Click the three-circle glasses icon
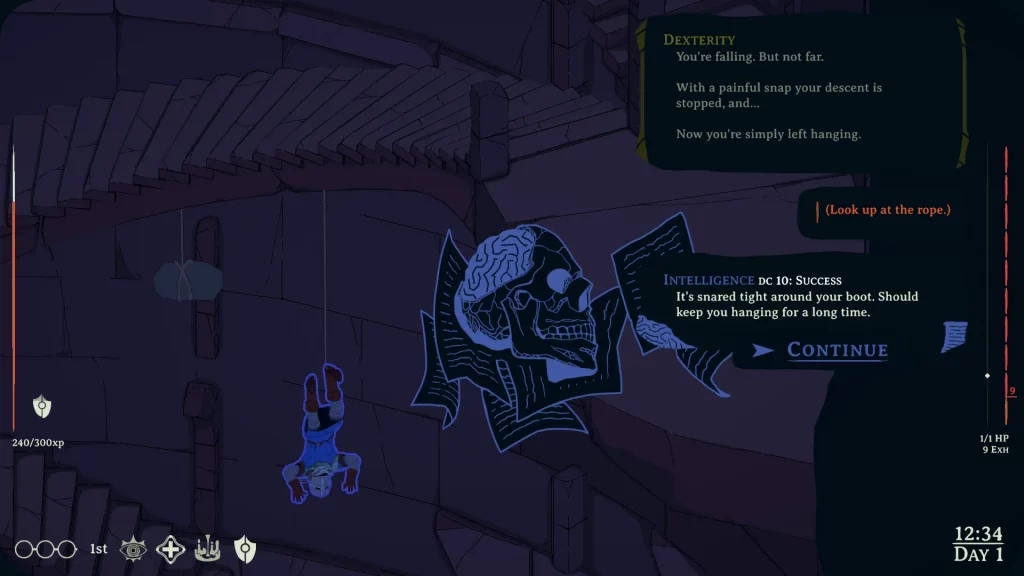Viewport: 1024px width, 576px height. pos(45,549)
